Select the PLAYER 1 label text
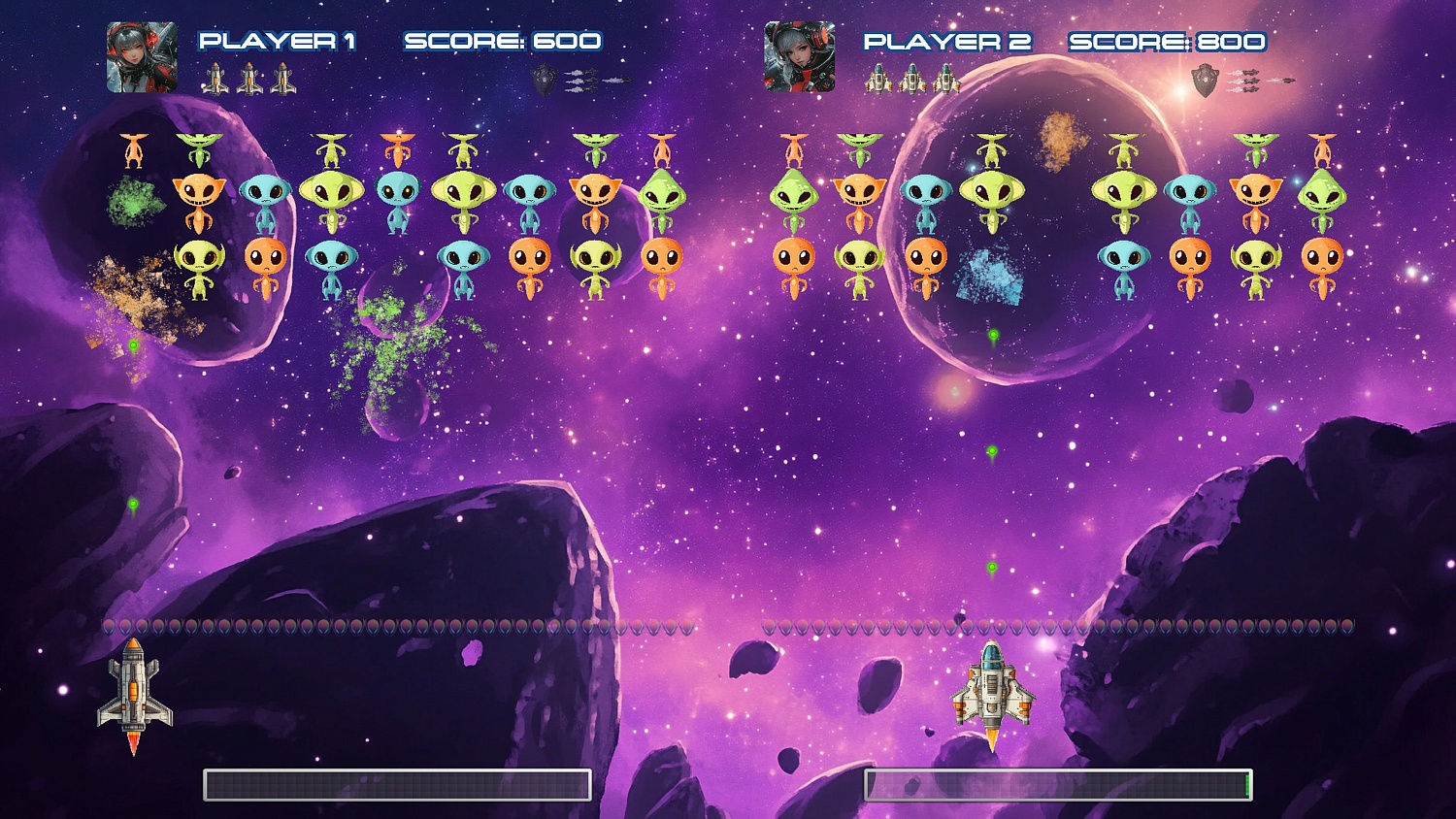This screenshot has height=819, width=1456. [x=277, y=42]
